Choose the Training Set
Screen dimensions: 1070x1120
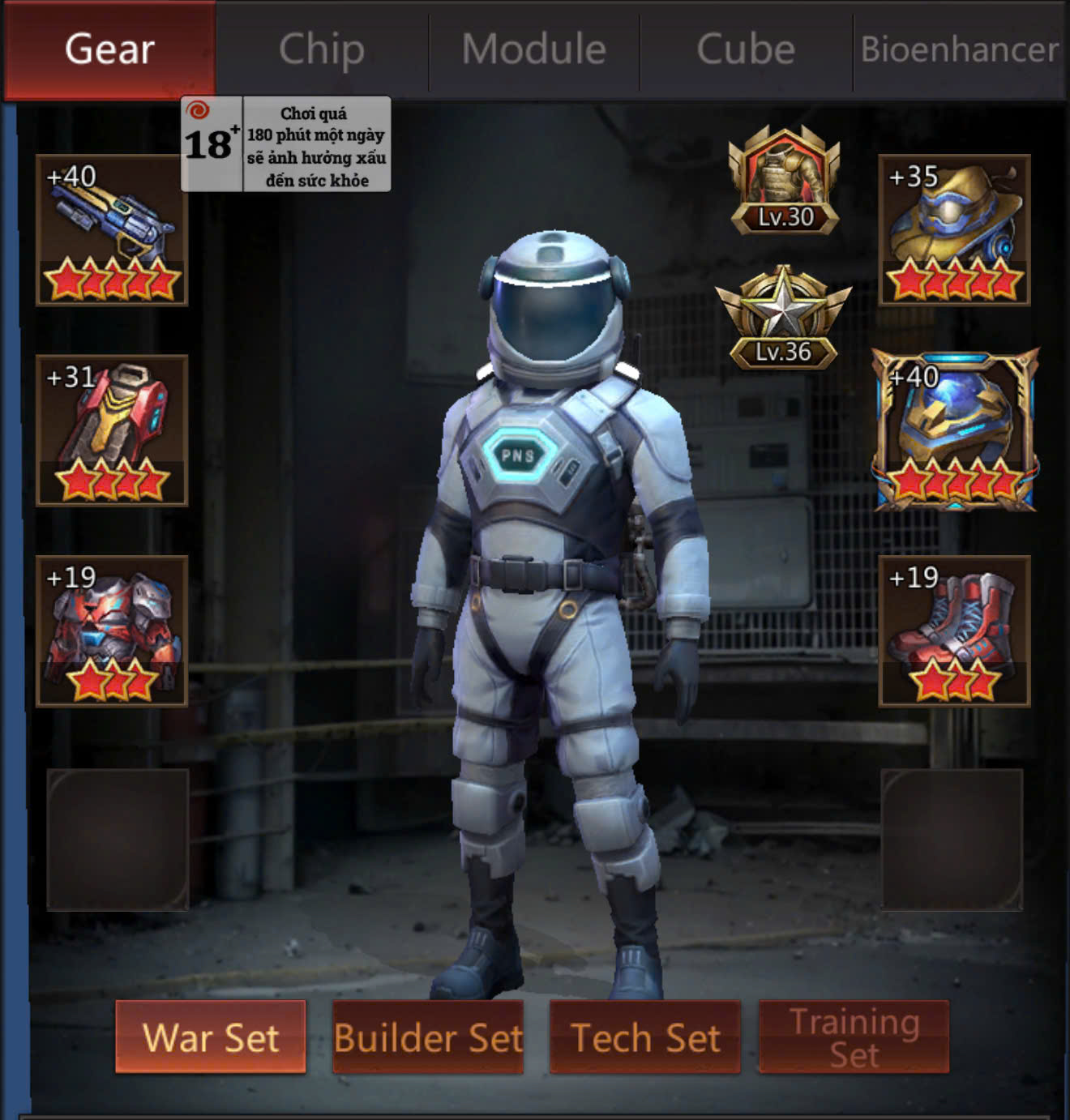click(854, 1037)
